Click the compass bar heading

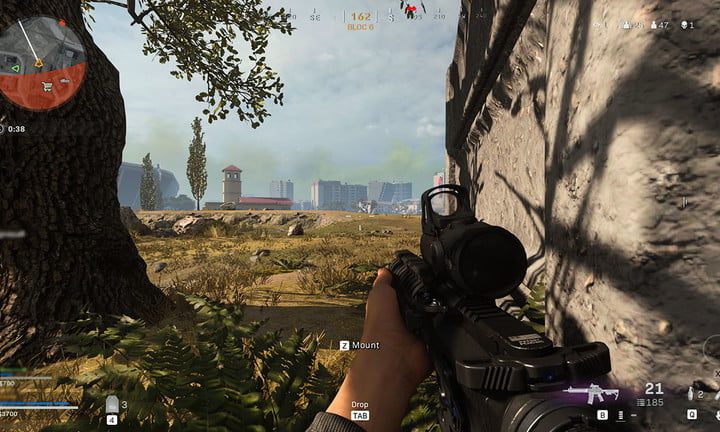click(x=361, y=17)
